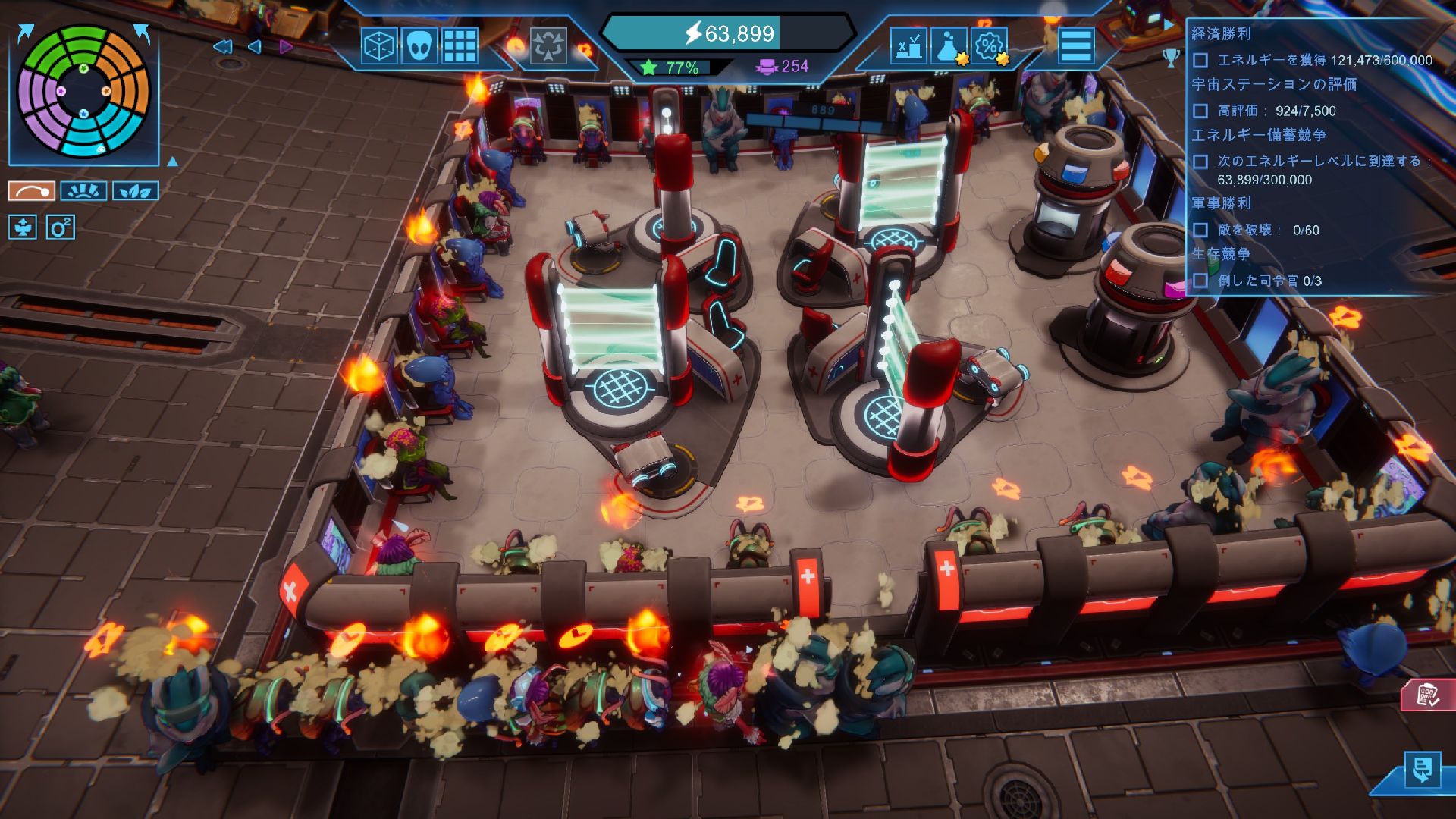This screenshot has width=1456, height=819.
Task: Collapse the minimap with the small up arrow
Action: (172, 162)
